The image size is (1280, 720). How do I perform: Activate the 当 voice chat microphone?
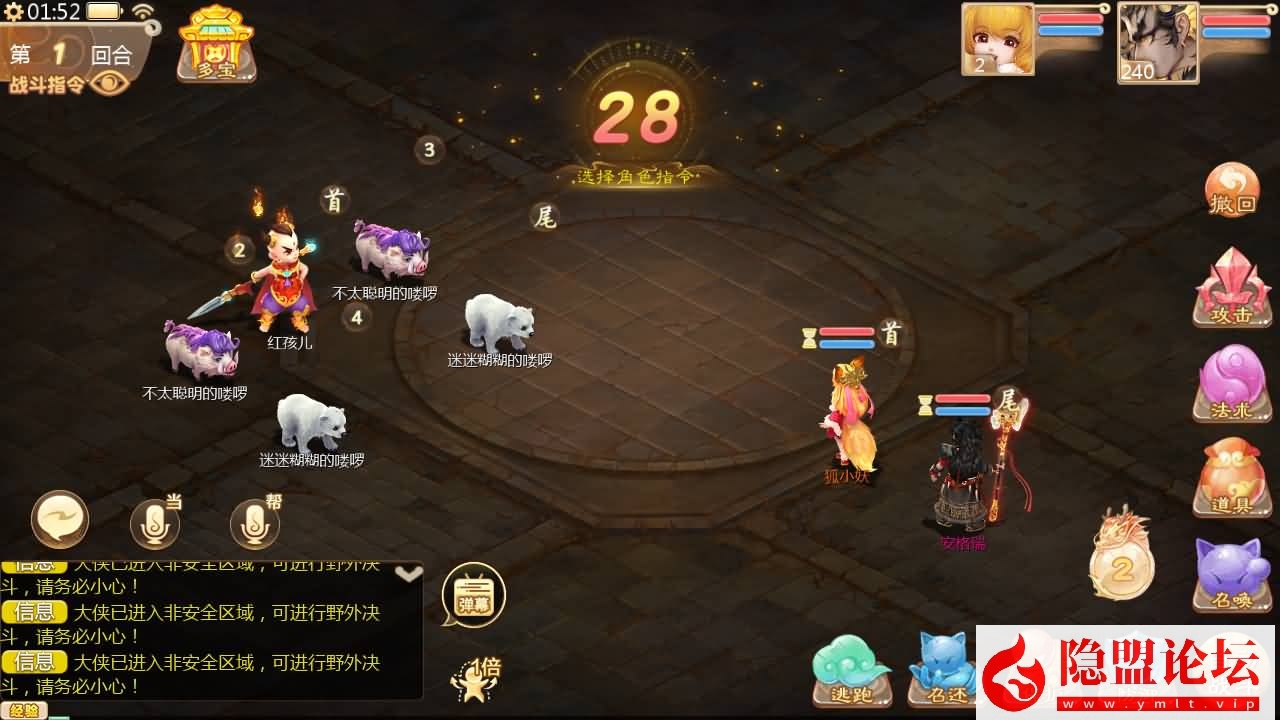pos(155,522)
